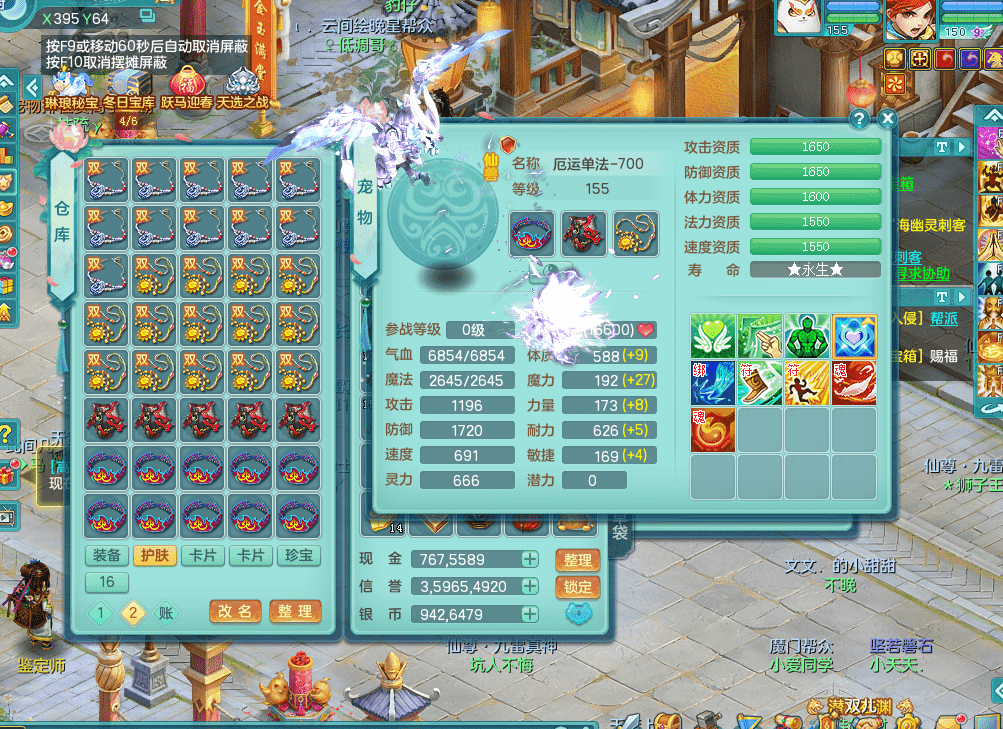Switch to warehouse page 1
This screenshot has width=1003, height=729.
pyautogui.click(x=101, y=613)
